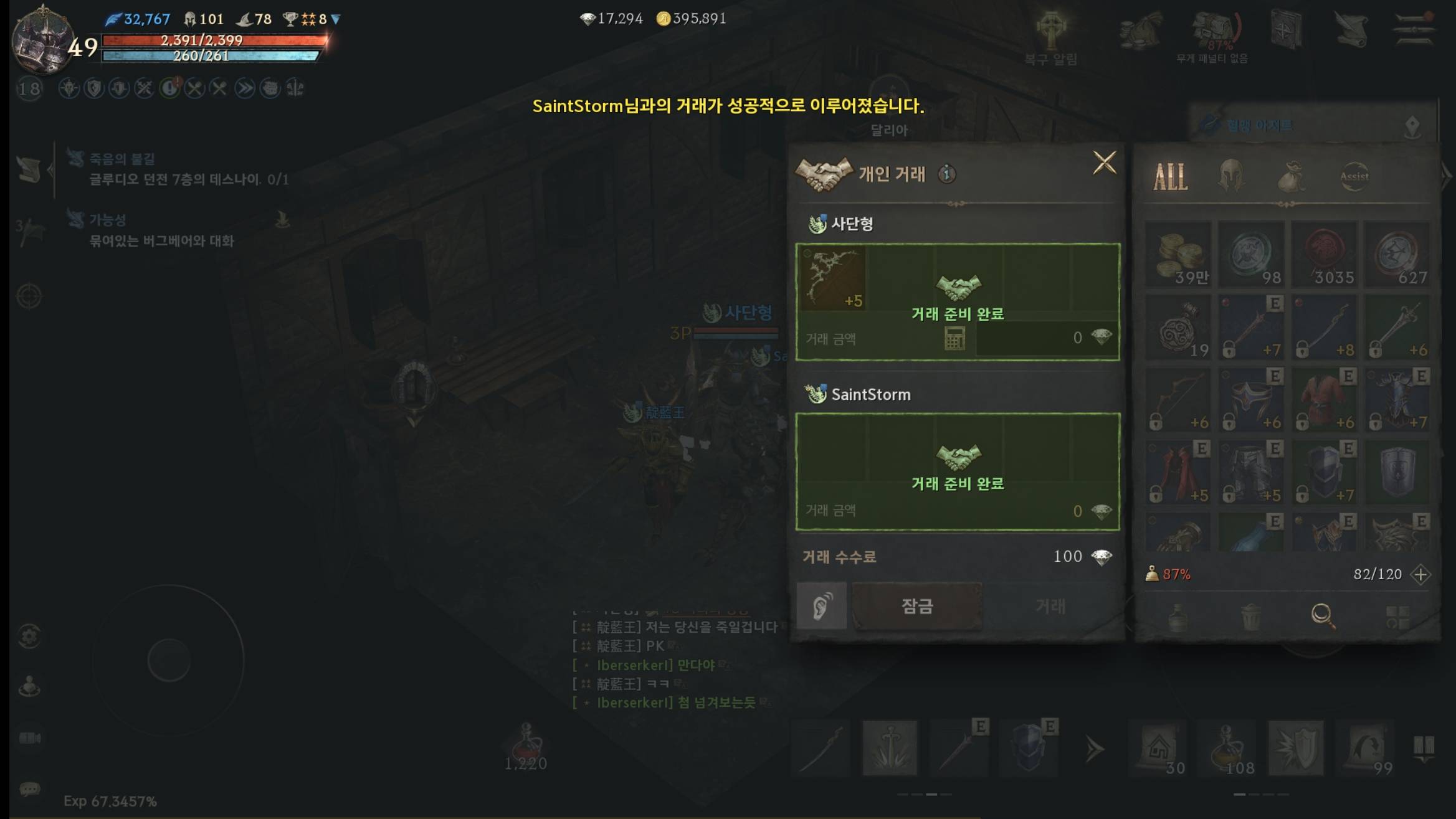Switch to the Assist tab
The width and height of the screenshot is (1456, 819).
pyautogui.click(x=1354, y=176)
